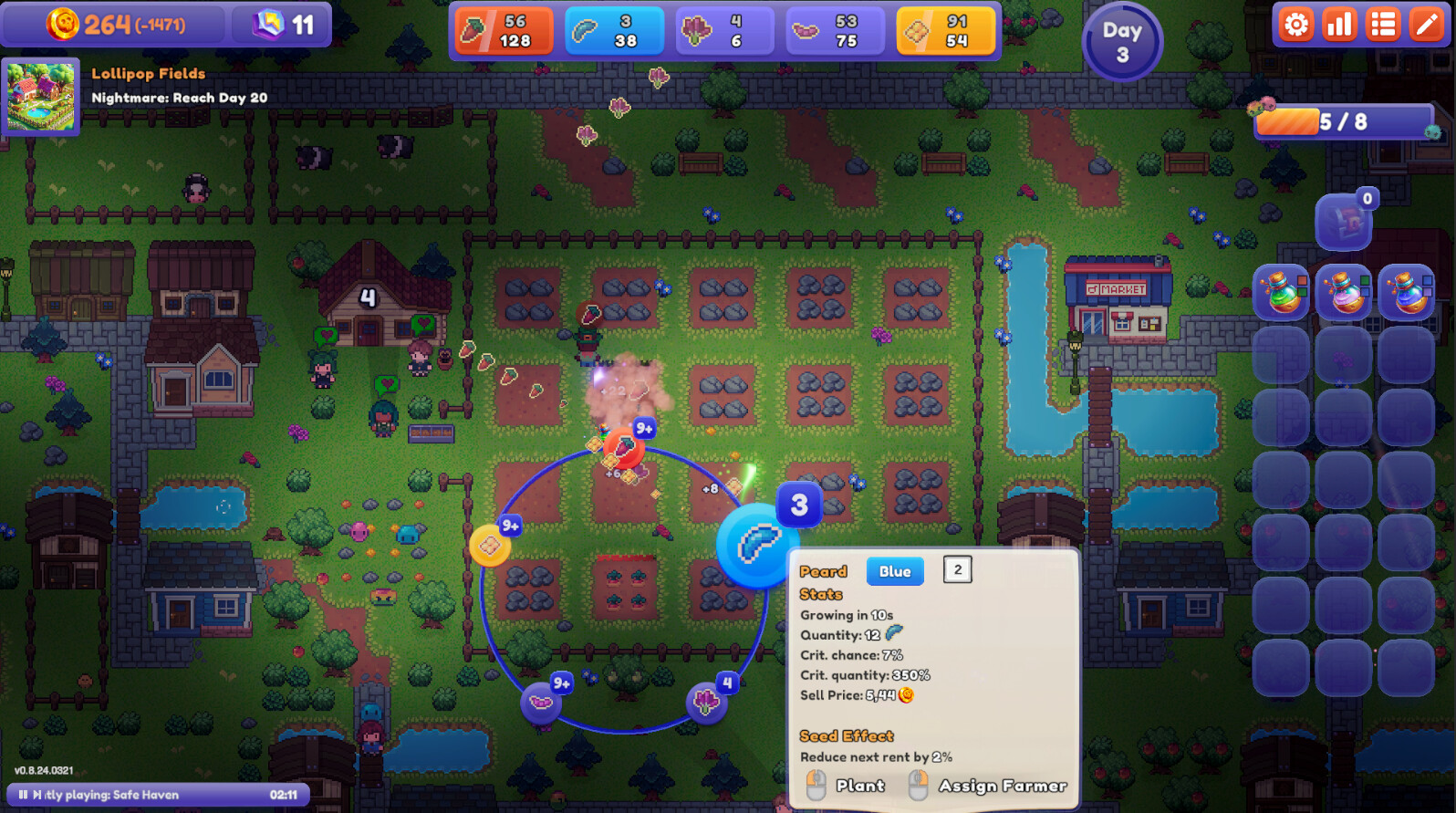Skip to the next music track
Screen dimensions: 1456x813
point(36,795)
